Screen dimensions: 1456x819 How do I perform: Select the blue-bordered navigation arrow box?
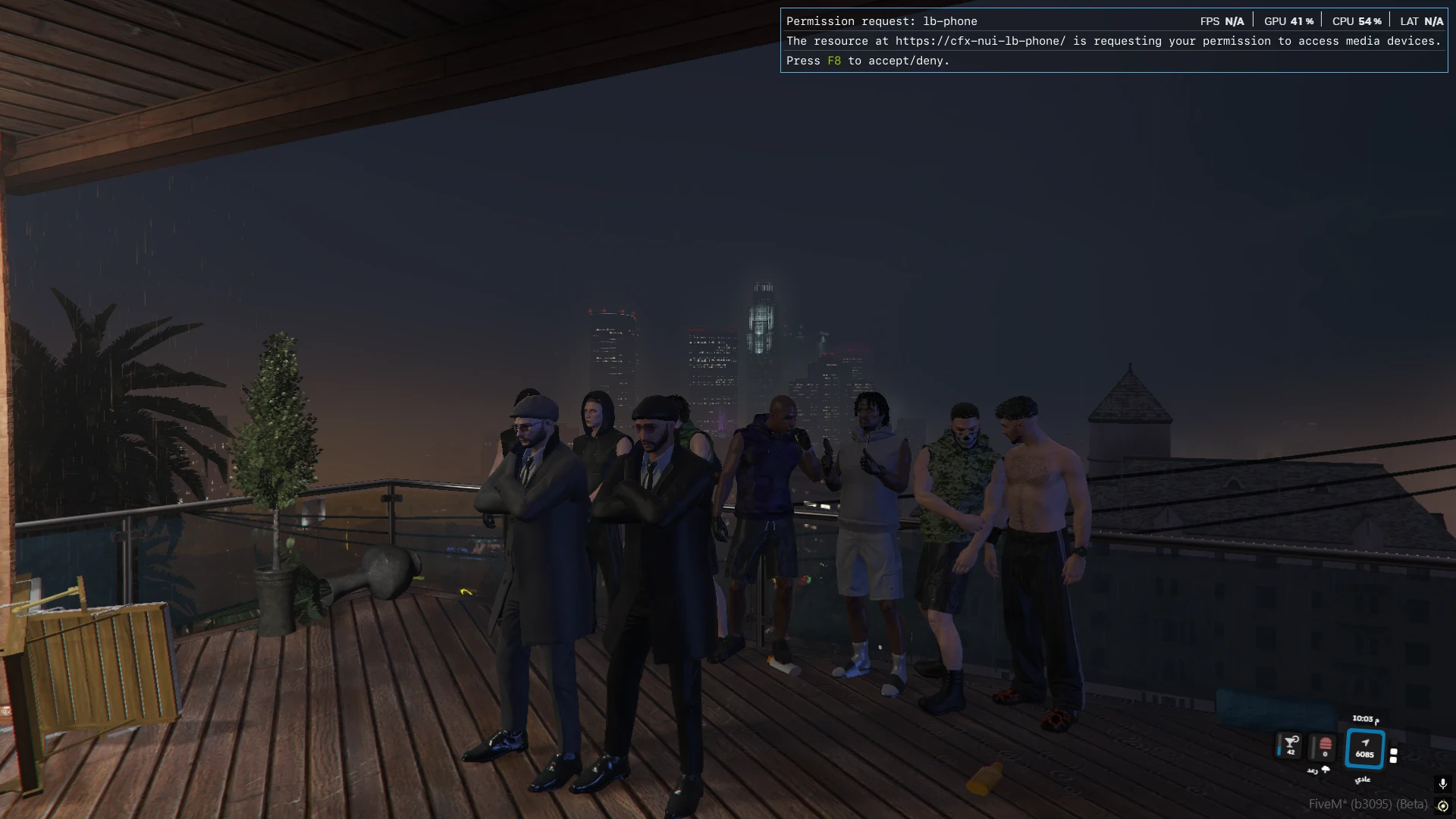pyautogui.click(x=1365, y=748)
